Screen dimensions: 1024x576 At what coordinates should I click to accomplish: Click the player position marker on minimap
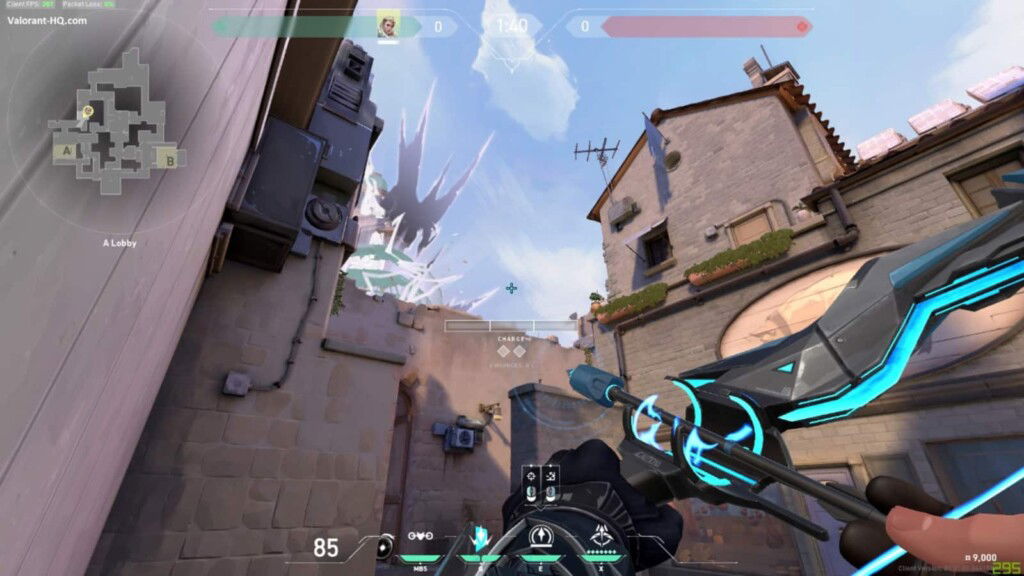tap(88, 111)
